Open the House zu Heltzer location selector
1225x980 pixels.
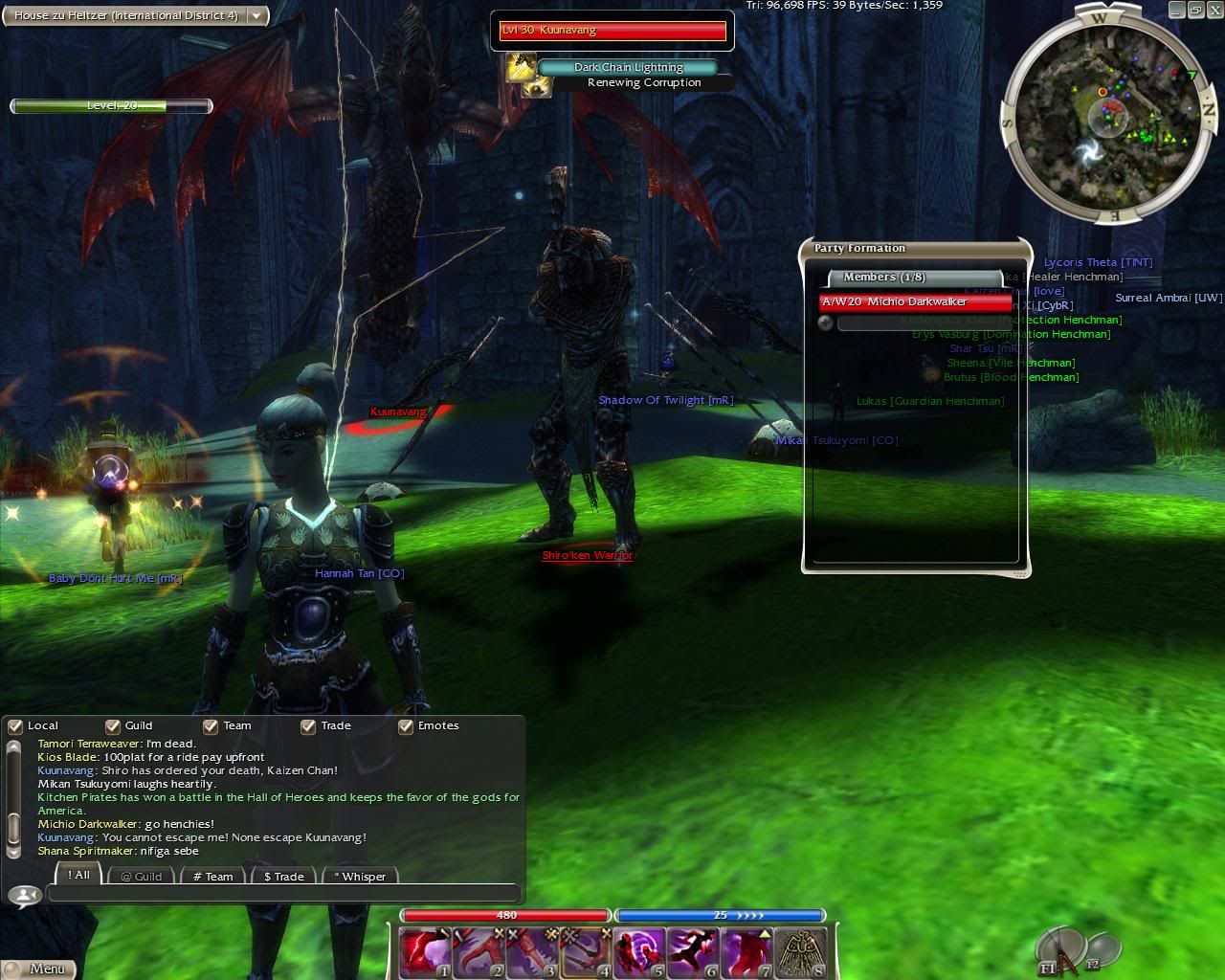click(124, 15)
